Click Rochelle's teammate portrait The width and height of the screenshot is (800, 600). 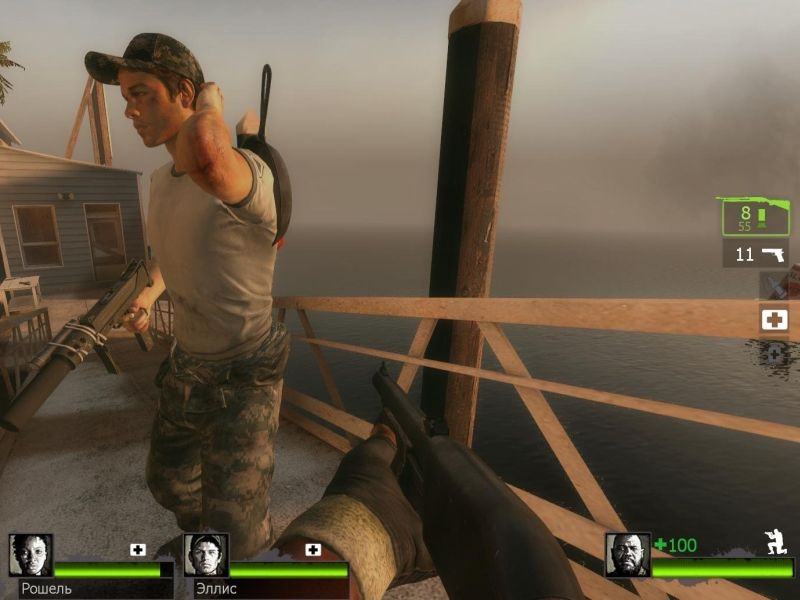[x=30, y=555]
